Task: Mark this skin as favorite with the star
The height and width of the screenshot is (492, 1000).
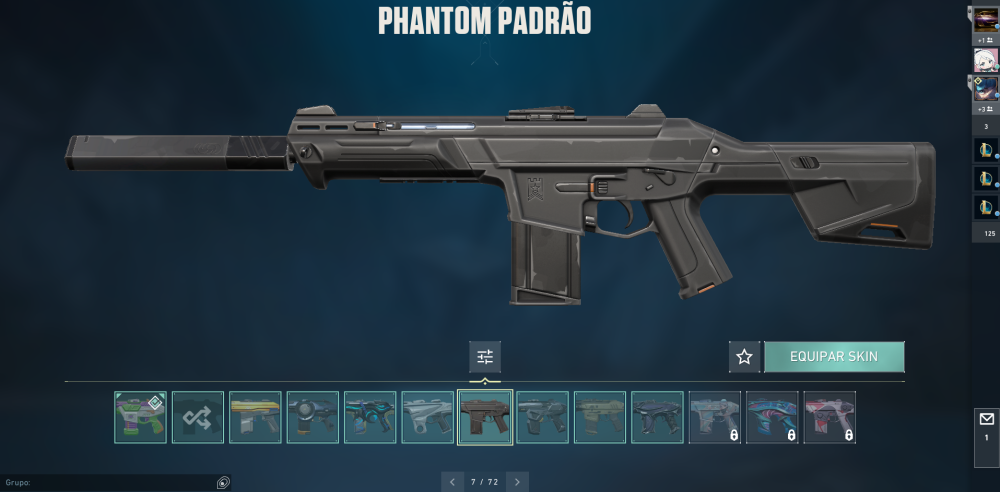Action: click(744, 357)
